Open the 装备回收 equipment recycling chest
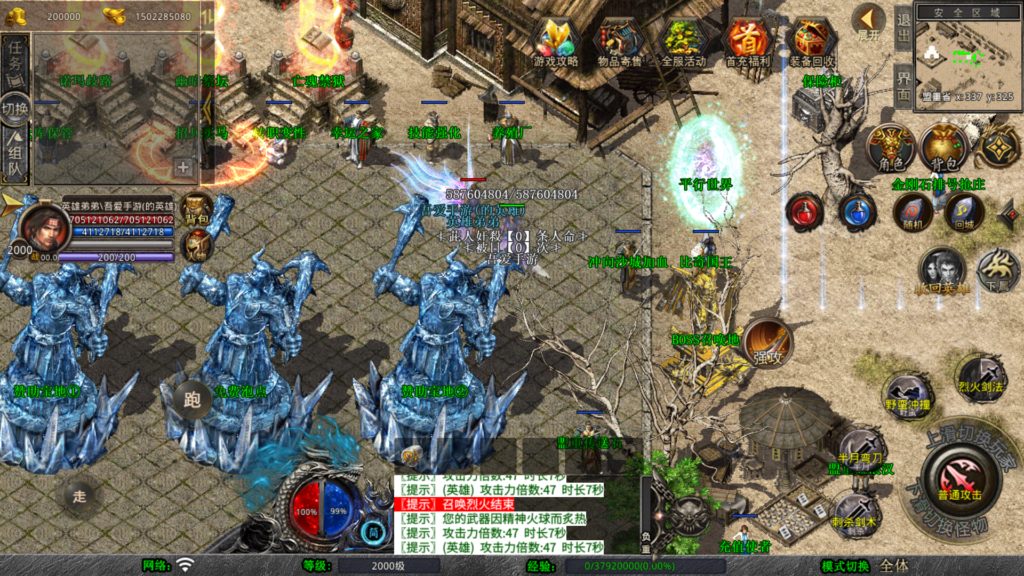Screen dimensions: 1024x576 tap(812, 40)
